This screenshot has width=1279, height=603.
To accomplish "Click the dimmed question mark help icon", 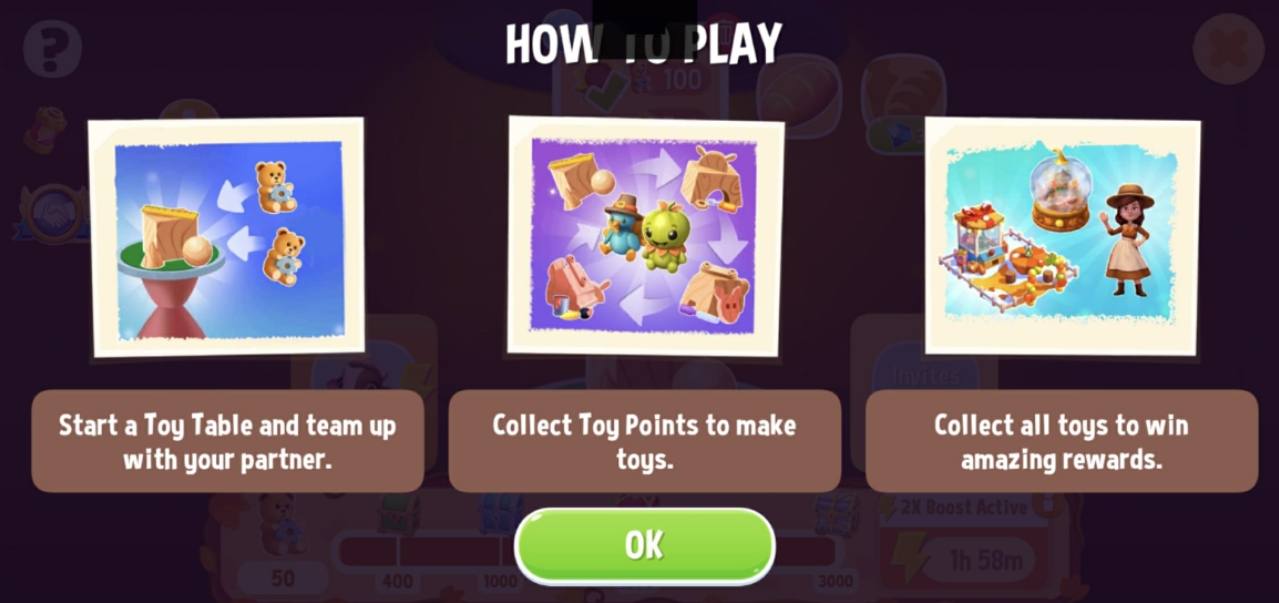I will click(52, 47).
